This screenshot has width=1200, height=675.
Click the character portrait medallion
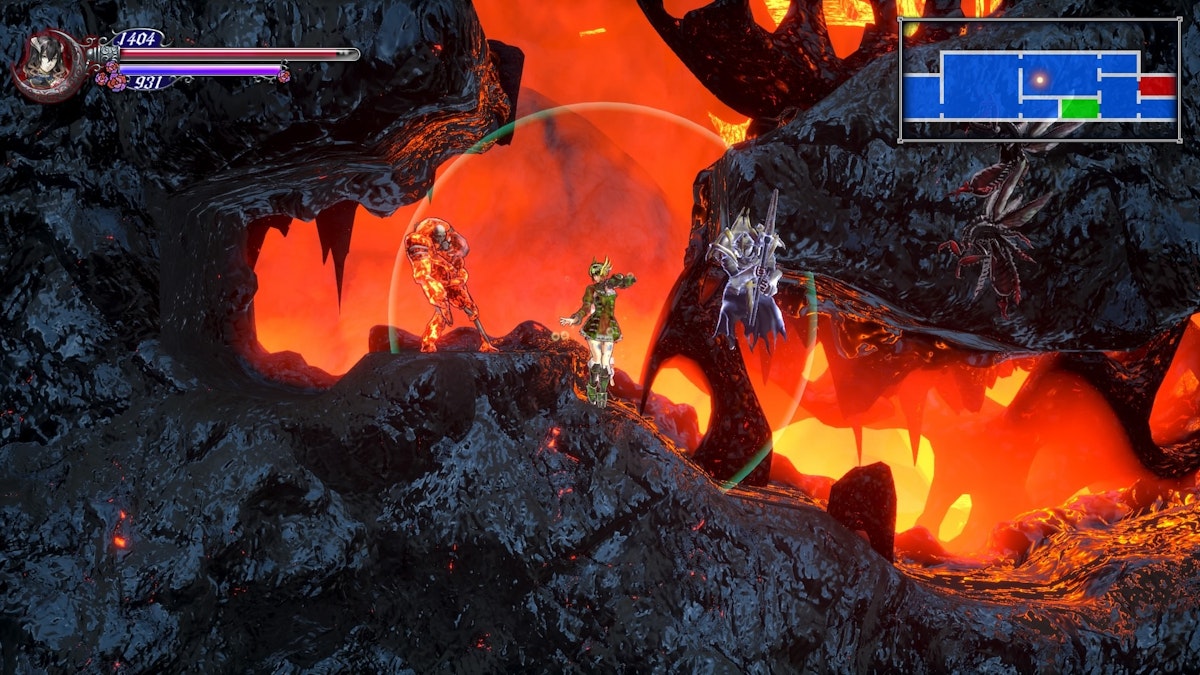tap(48, 65)
